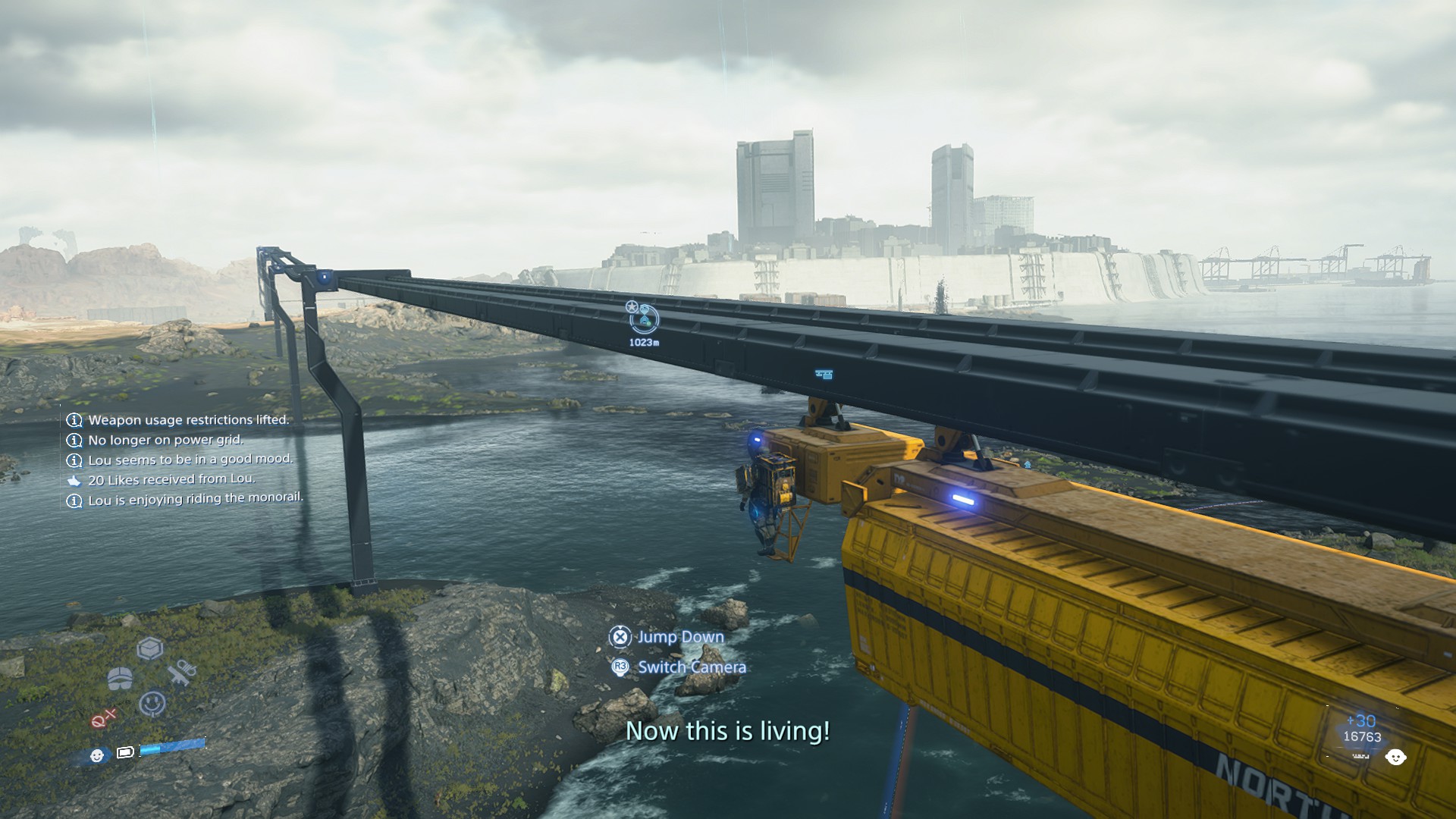Activate the smiley face icon

[152, 704]
